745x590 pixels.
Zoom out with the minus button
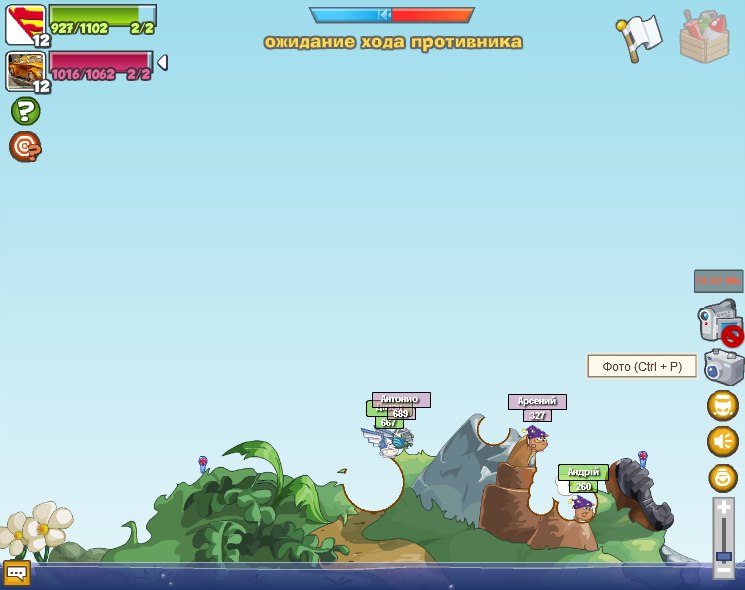(x=724, y=570)
